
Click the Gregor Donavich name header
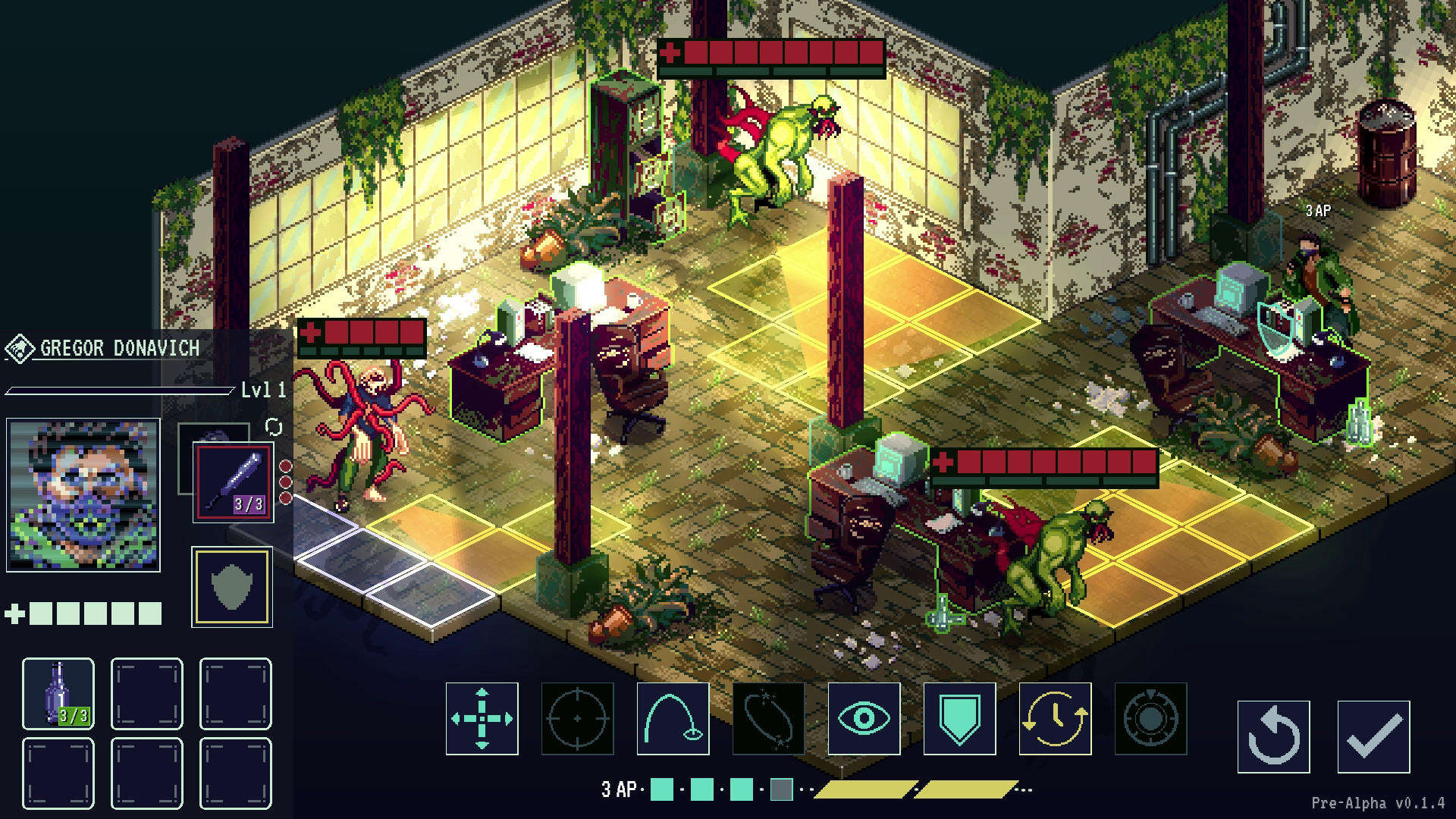tap(120, 349)
